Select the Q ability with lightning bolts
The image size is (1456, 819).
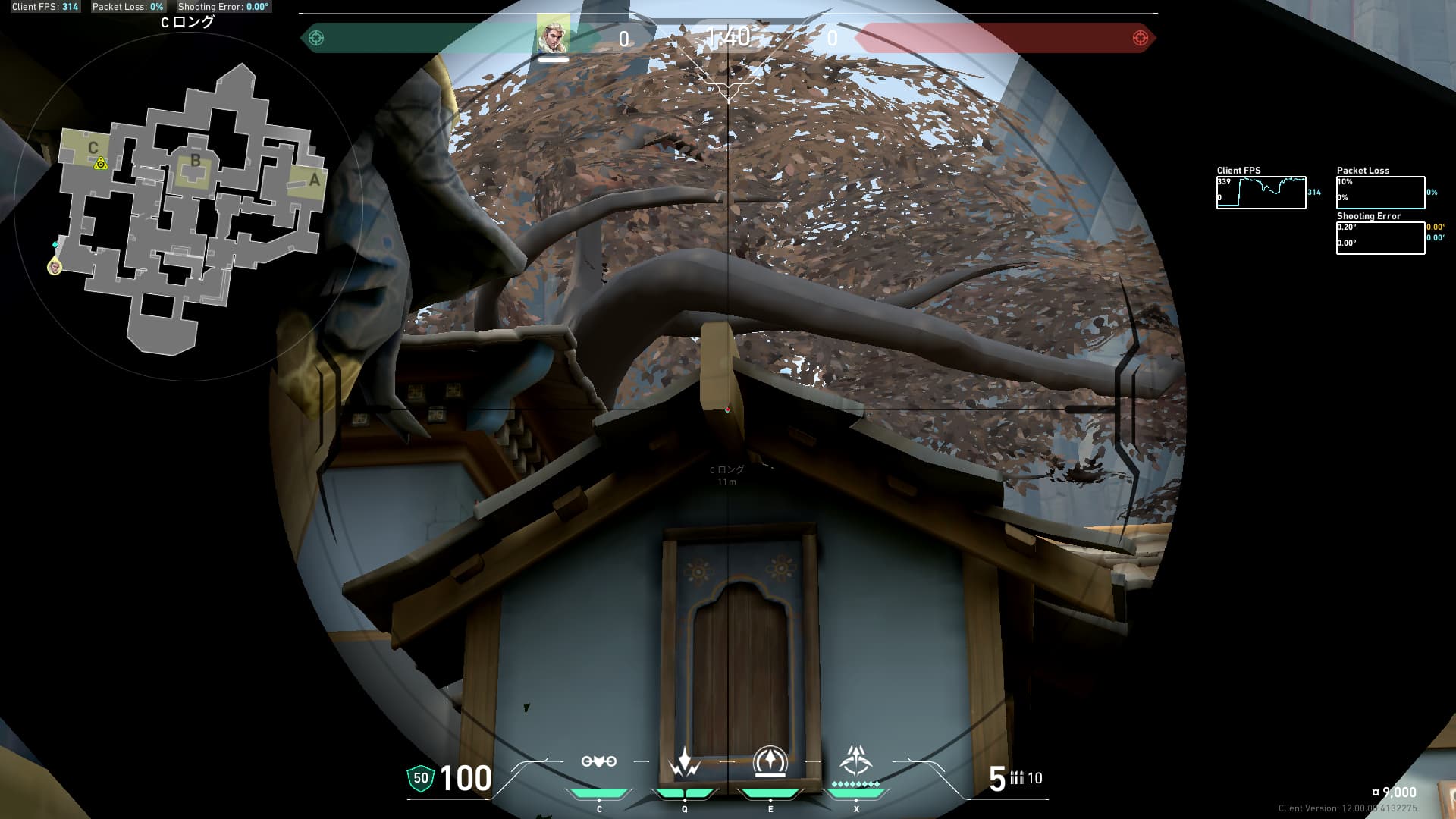(x=684, y=761)
